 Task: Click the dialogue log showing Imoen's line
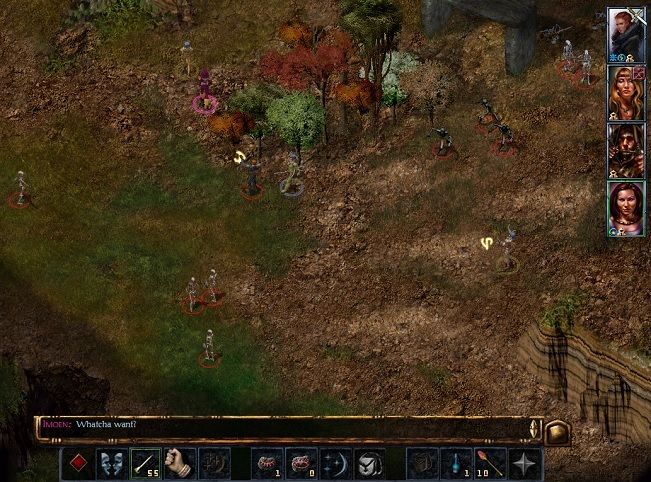(x=285, y=427)
